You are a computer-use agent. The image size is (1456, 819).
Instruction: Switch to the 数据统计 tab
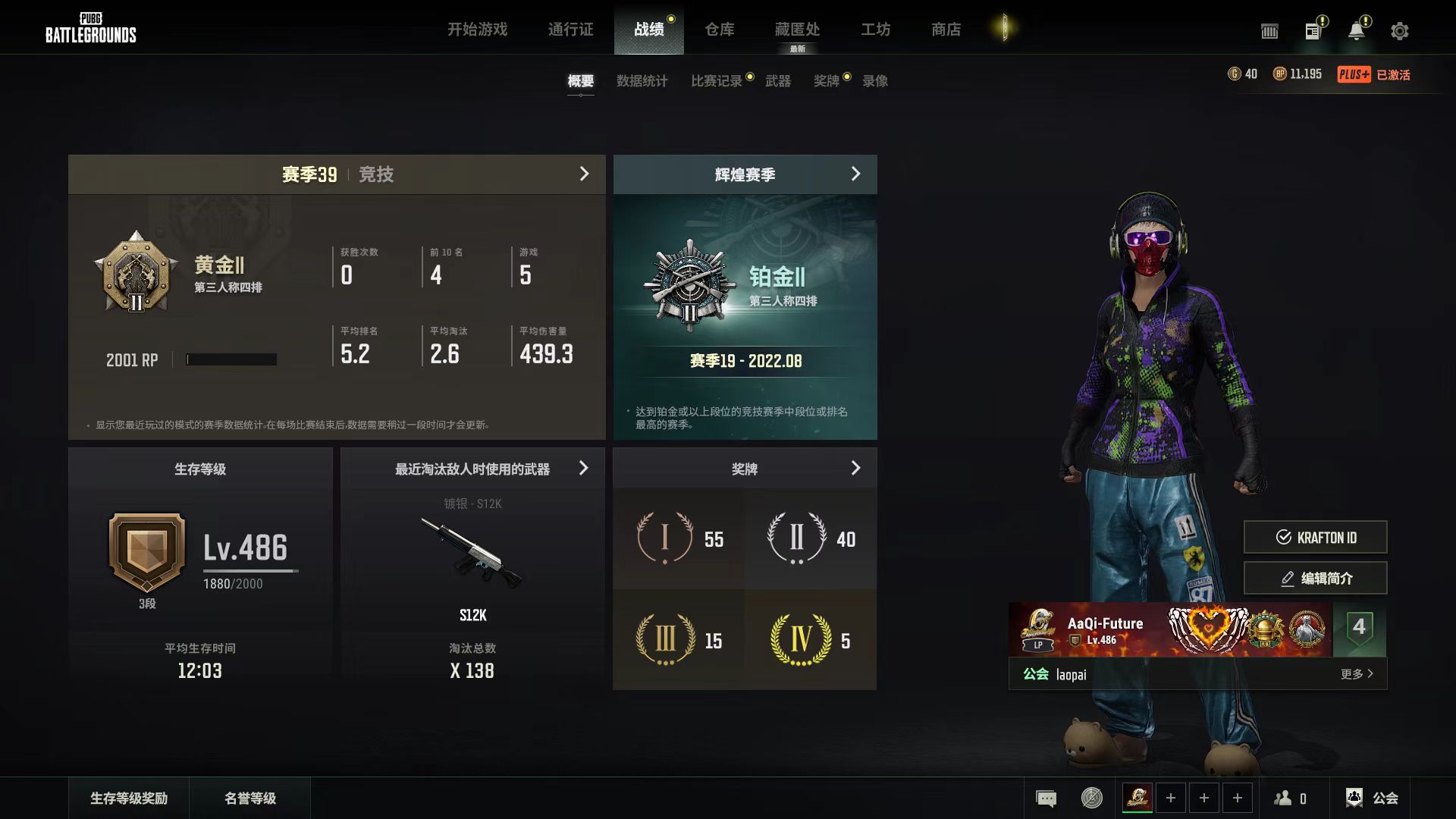tap(642, 81)
